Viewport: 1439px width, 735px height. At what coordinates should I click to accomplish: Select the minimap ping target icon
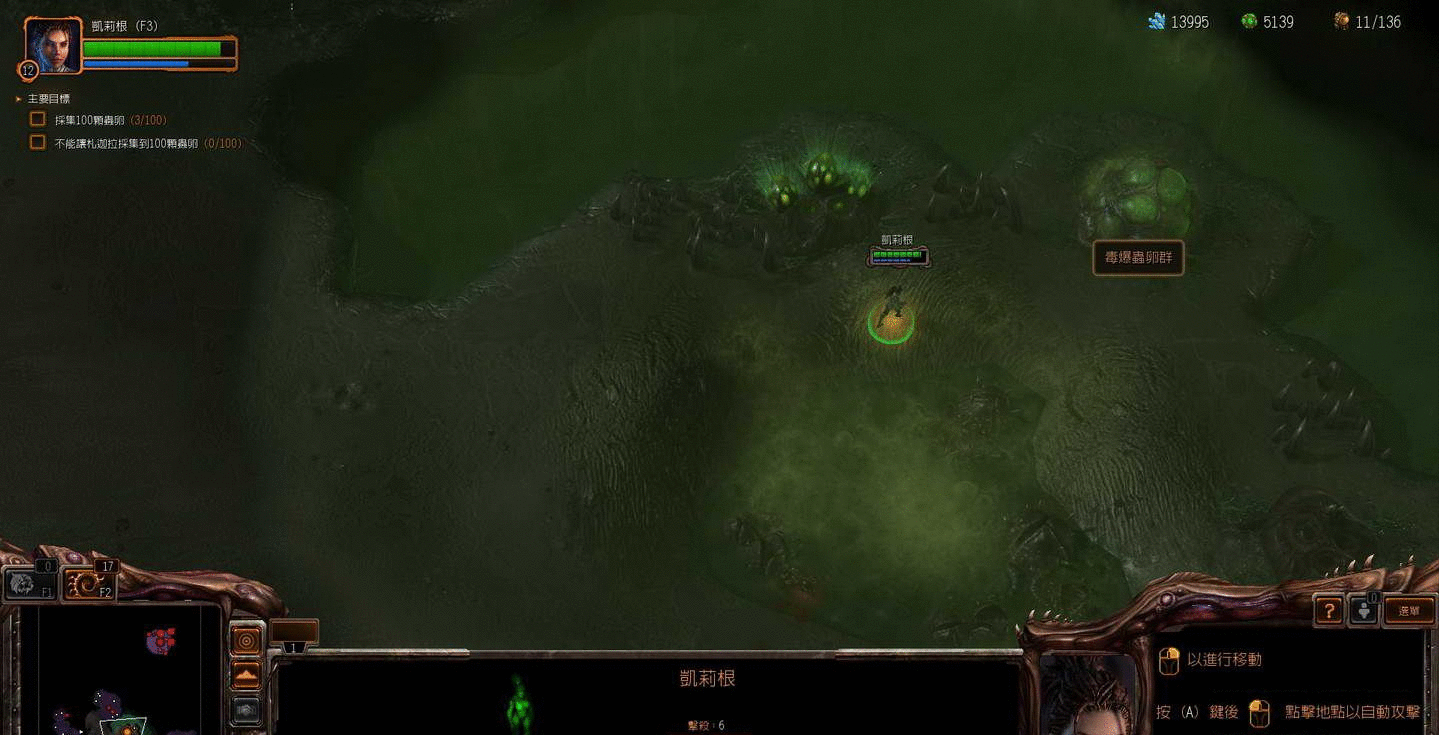pos(245,640)
